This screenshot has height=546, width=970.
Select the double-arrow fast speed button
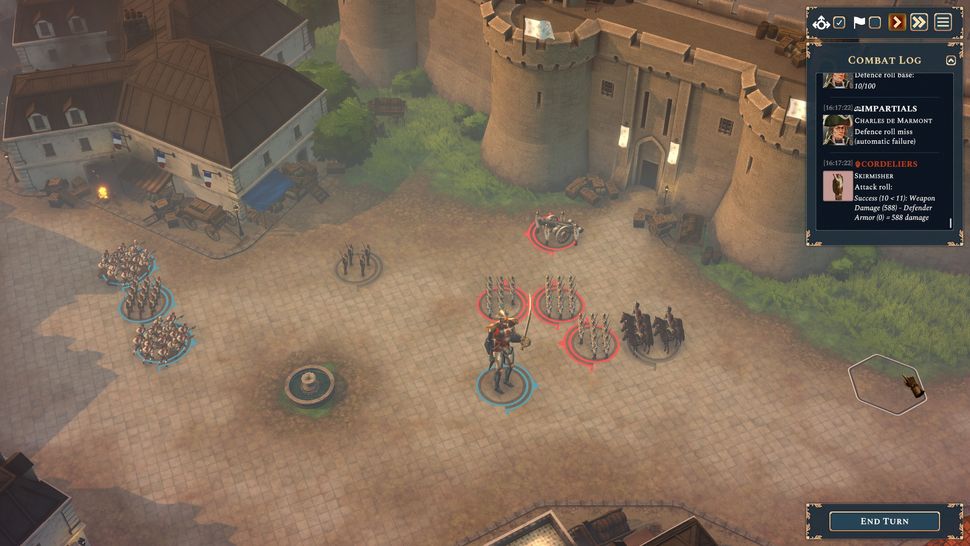tap(919, 22)
